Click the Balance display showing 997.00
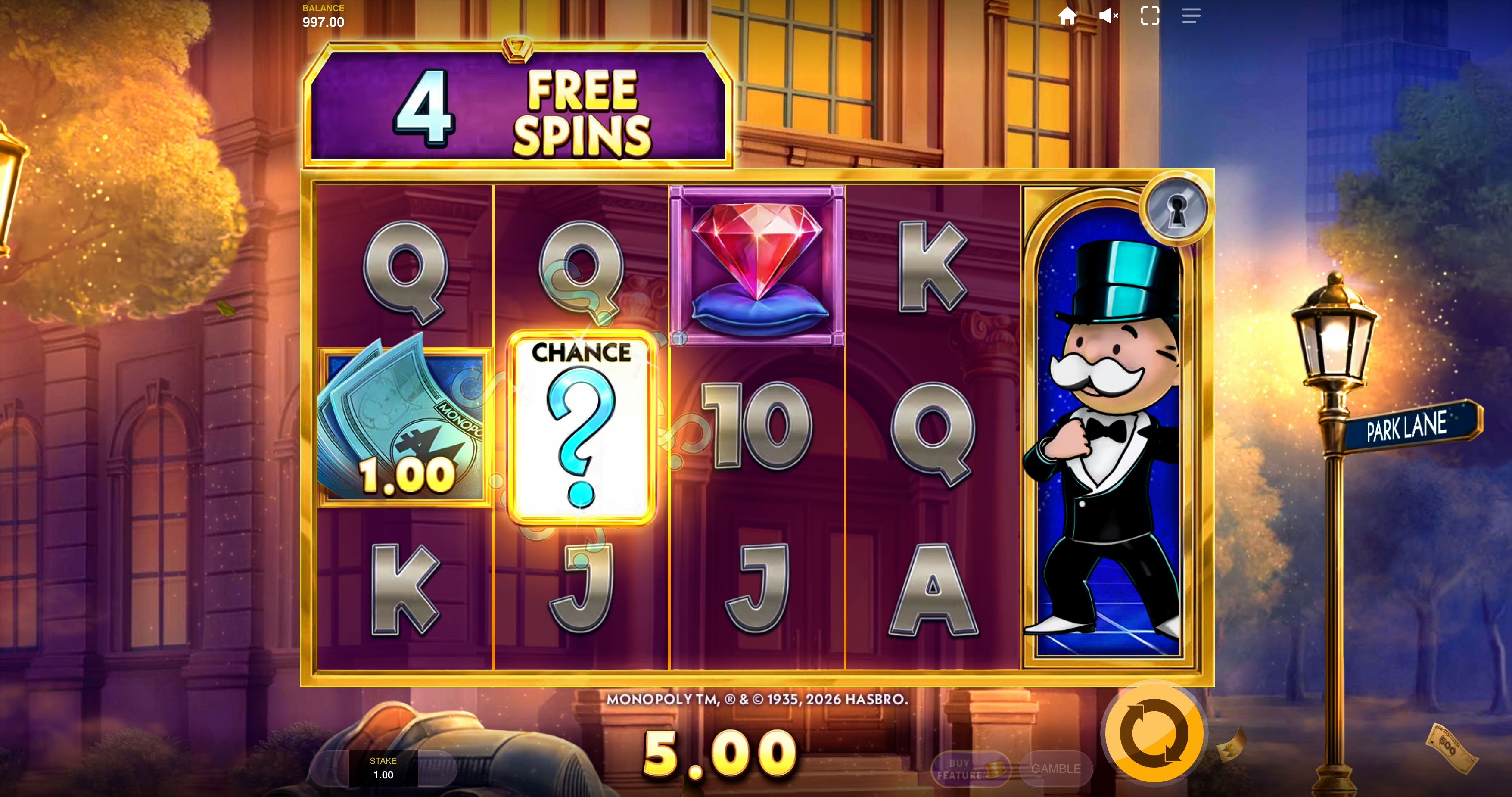This screenshot has height=797, width=1512. (x=323, y=16)
